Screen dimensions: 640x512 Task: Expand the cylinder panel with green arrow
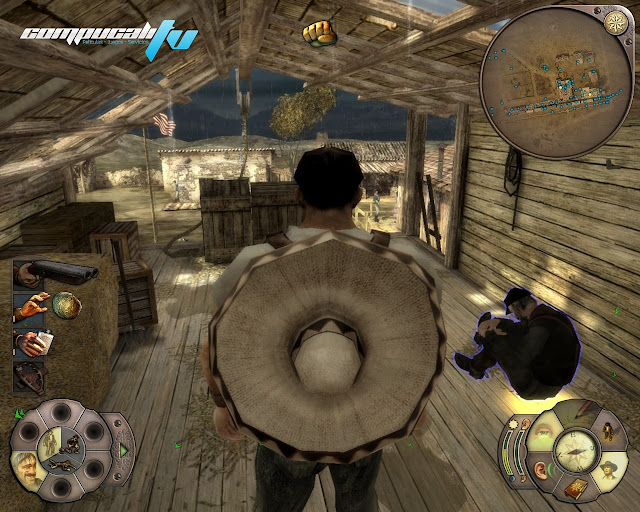(x=124, y=451)
